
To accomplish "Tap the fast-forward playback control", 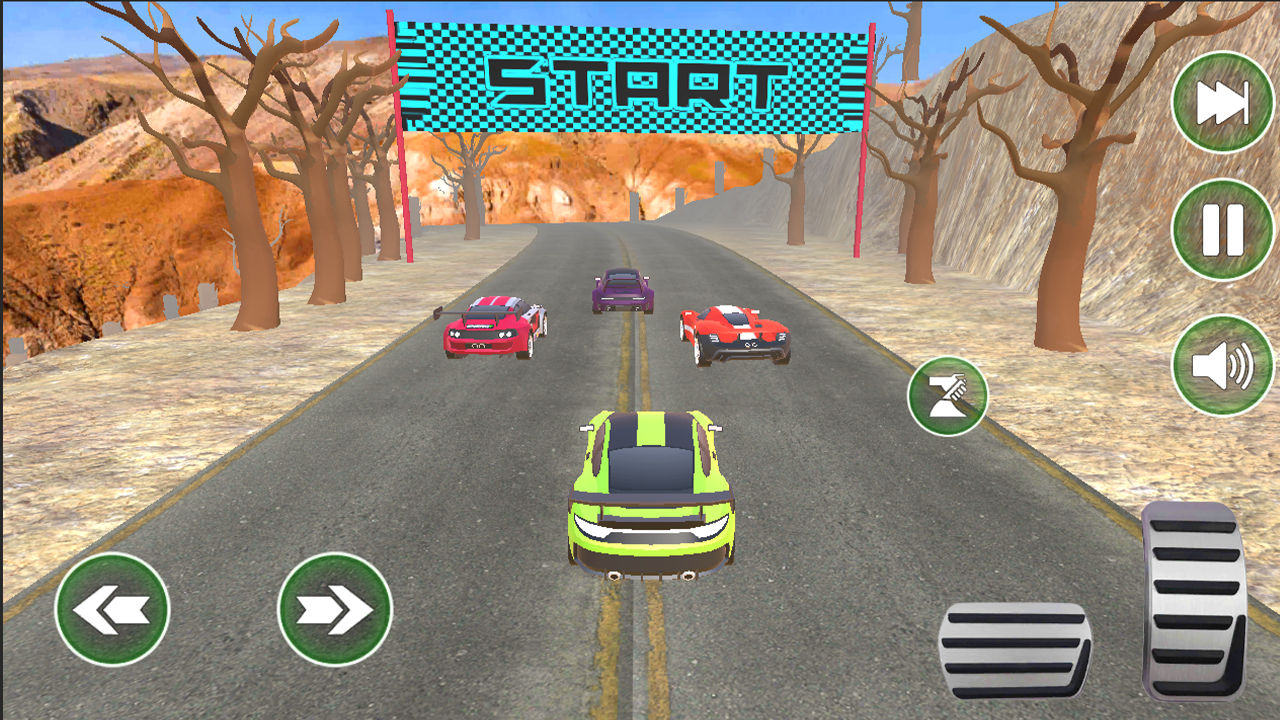I will click(1222, 102).
